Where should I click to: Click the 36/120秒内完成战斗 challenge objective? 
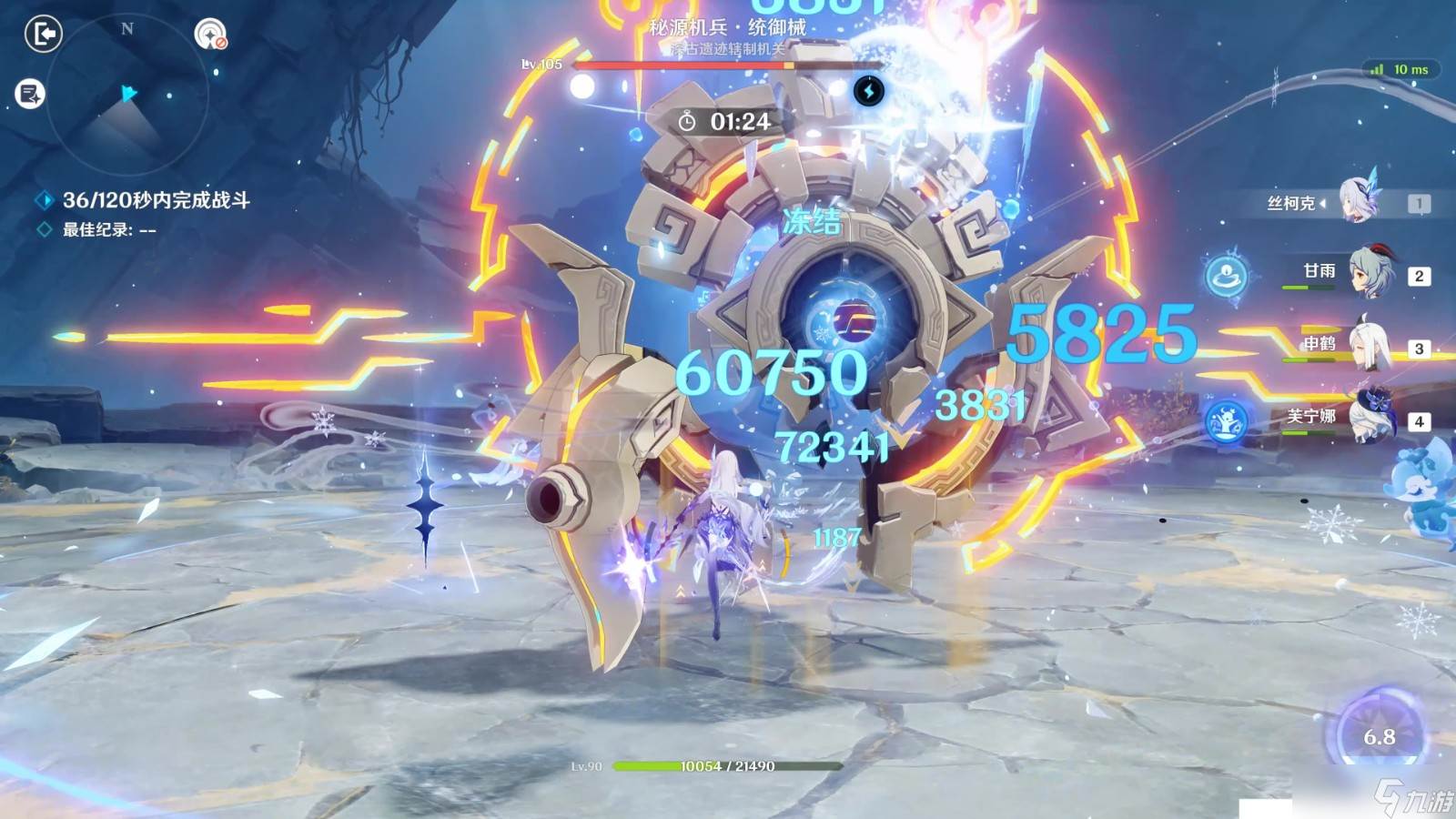pos(156,200)
